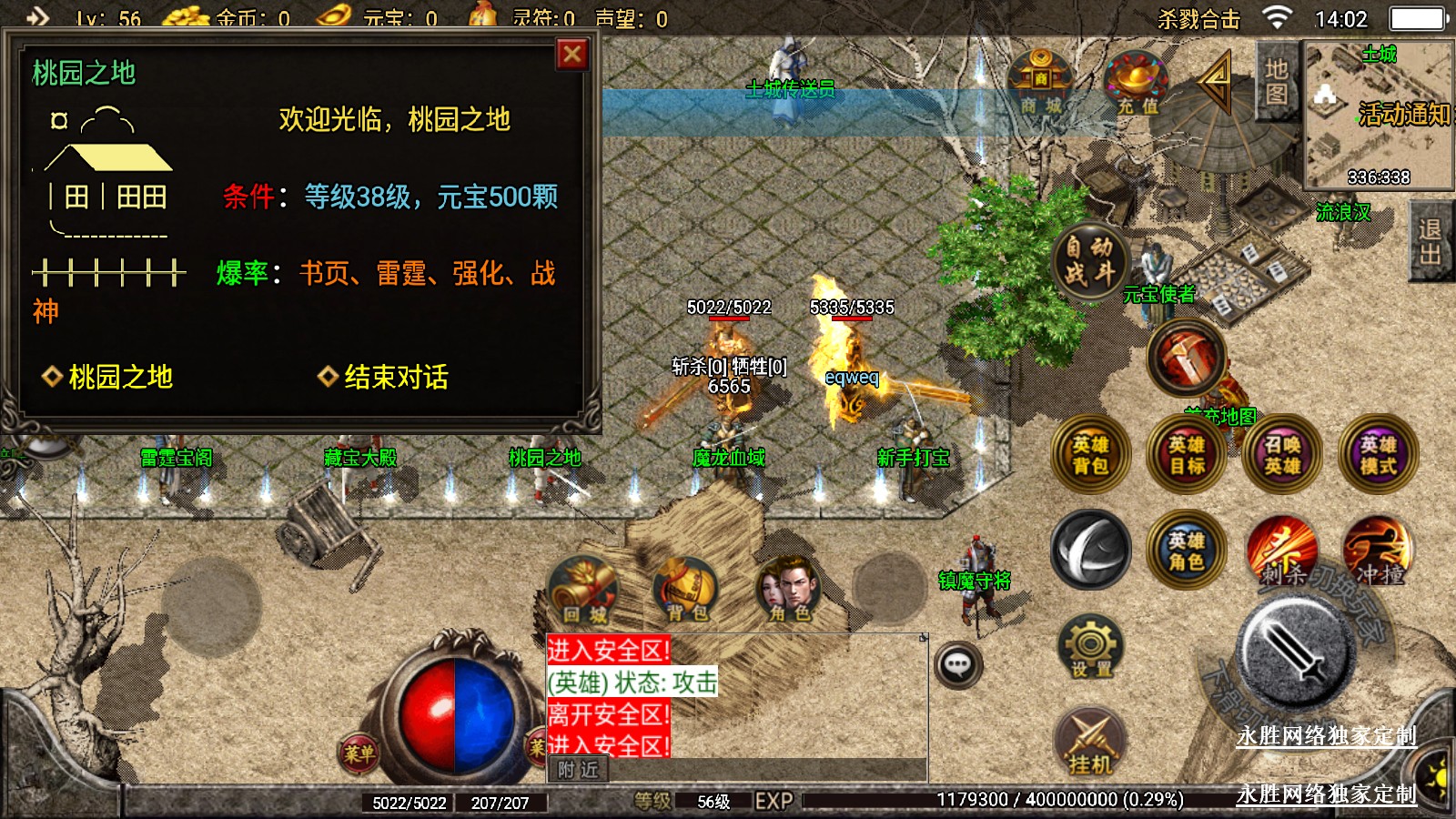Screen dimensions: 1456x819
Task: Click the minimap thumbnail
Action: (x=1379, y=114)
